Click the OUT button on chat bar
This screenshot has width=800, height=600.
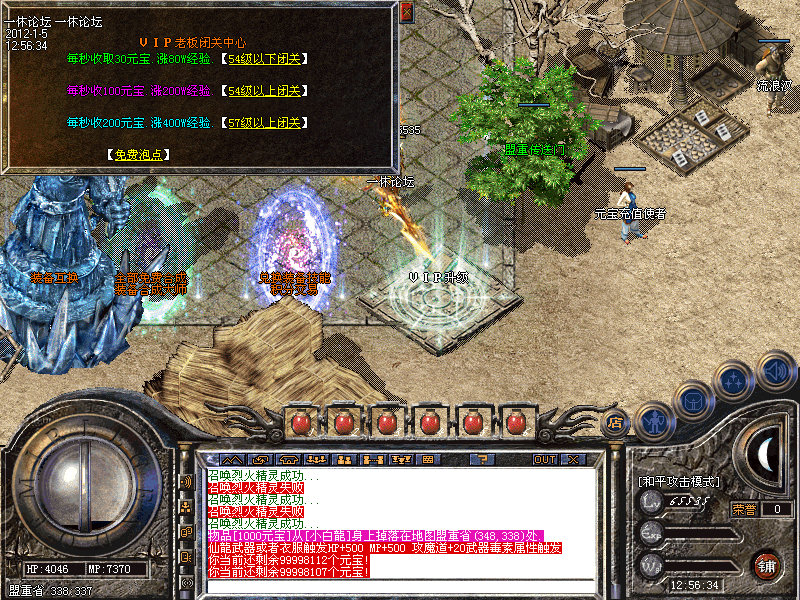(x=544, y=460)
